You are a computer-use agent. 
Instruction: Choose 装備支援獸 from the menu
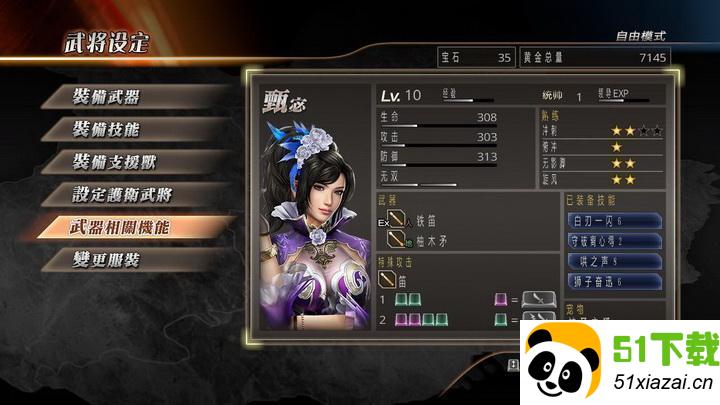click(x=113, y=161)
